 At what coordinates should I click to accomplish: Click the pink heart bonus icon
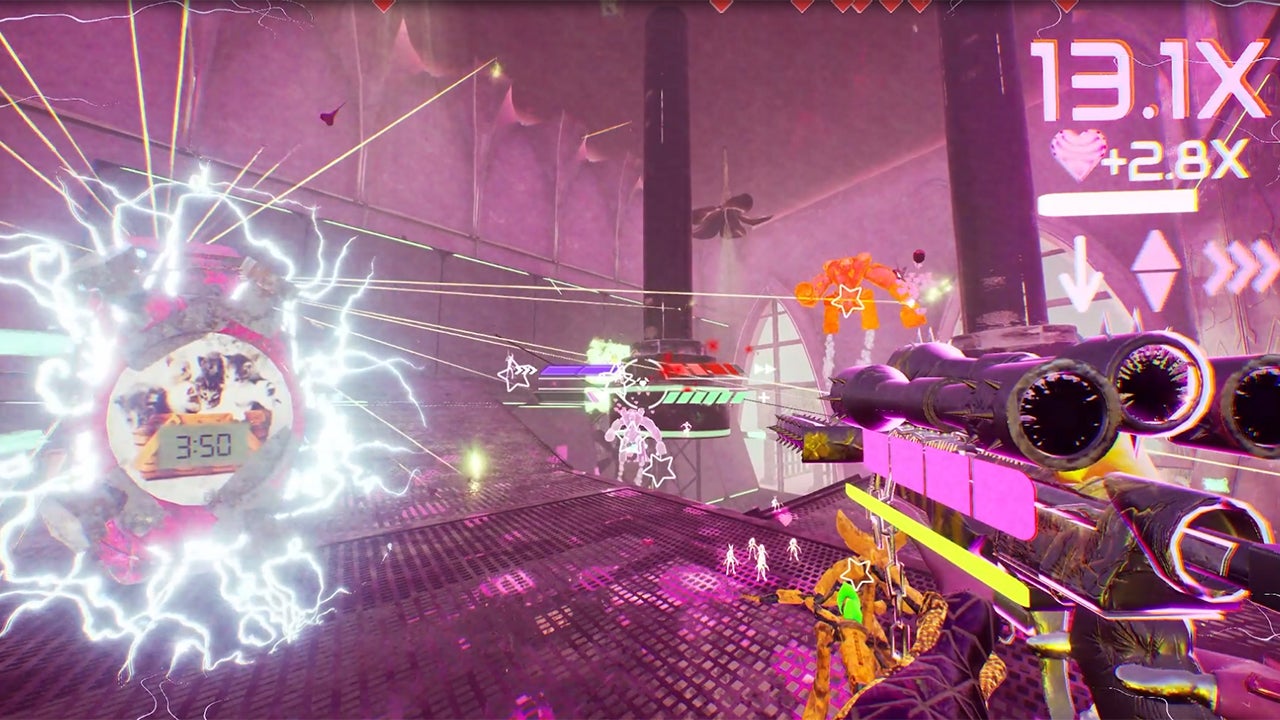1078,155
